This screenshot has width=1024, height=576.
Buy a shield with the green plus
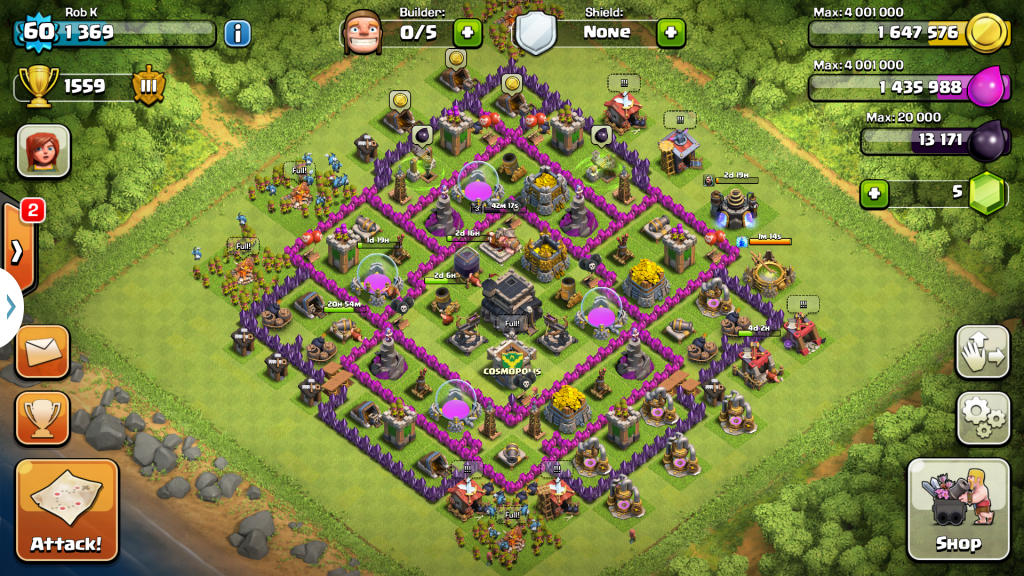click(x=671, y=32)
